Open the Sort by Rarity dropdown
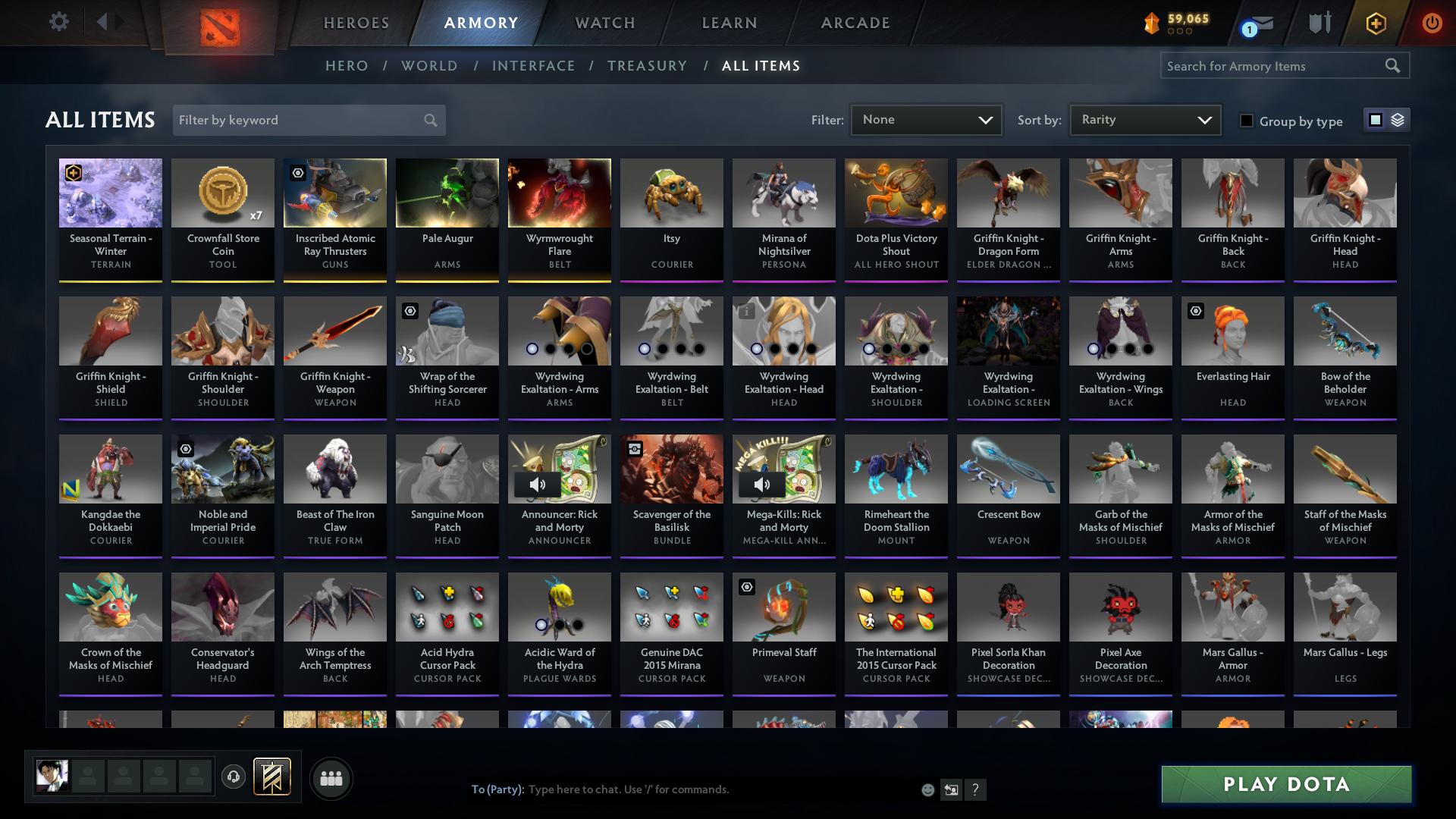 click(x=1144, y=119)
